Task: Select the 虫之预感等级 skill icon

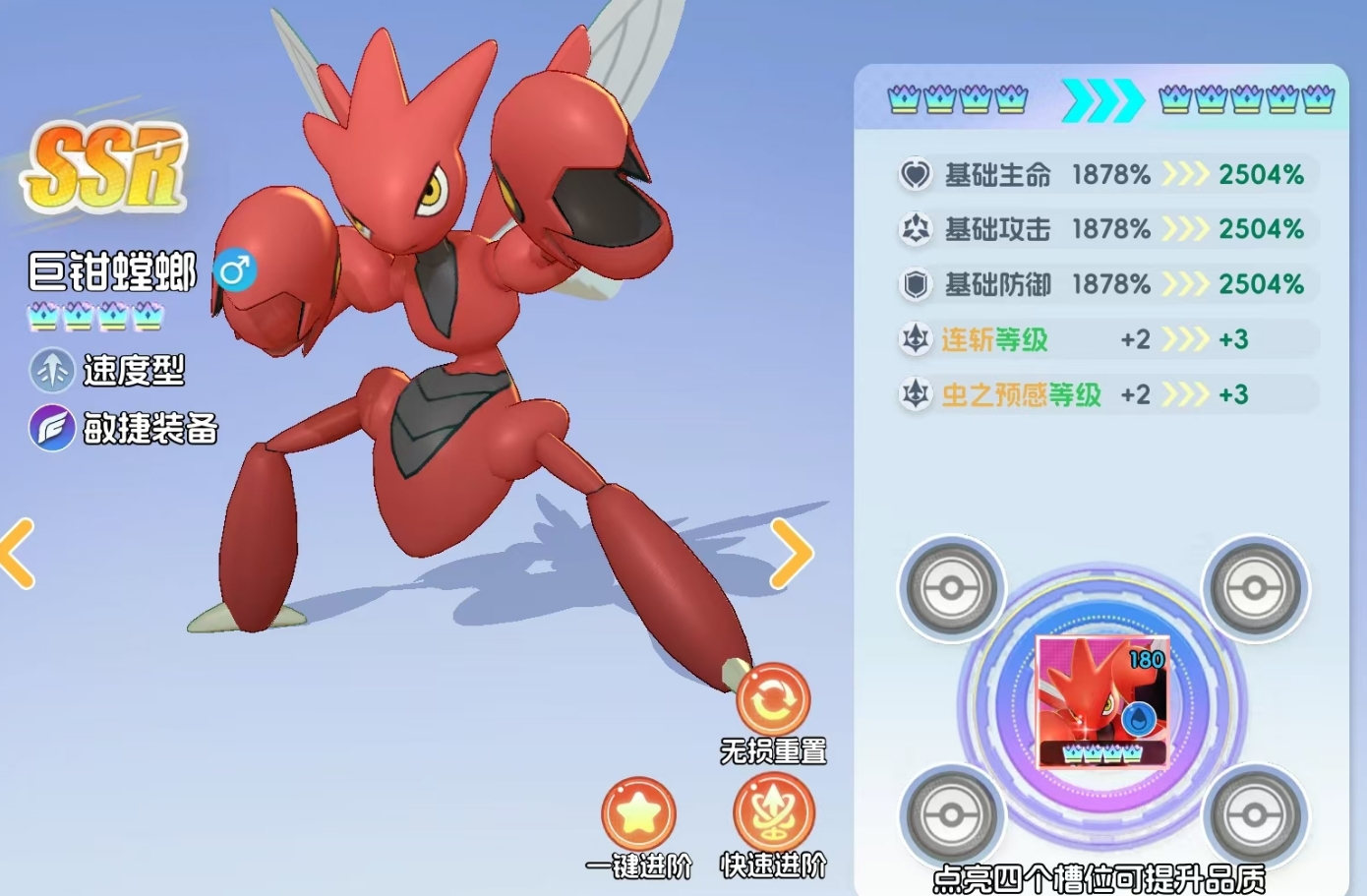Action: click(916, 394)
